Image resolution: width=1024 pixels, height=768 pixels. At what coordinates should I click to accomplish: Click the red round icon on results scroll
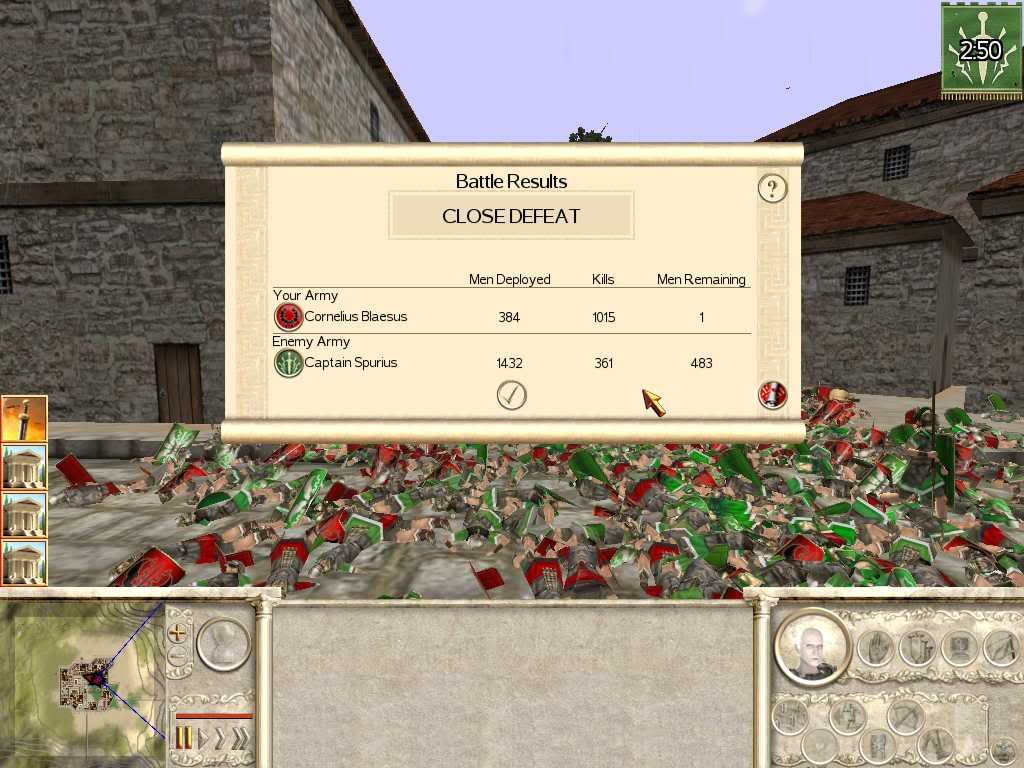(772, 396)
